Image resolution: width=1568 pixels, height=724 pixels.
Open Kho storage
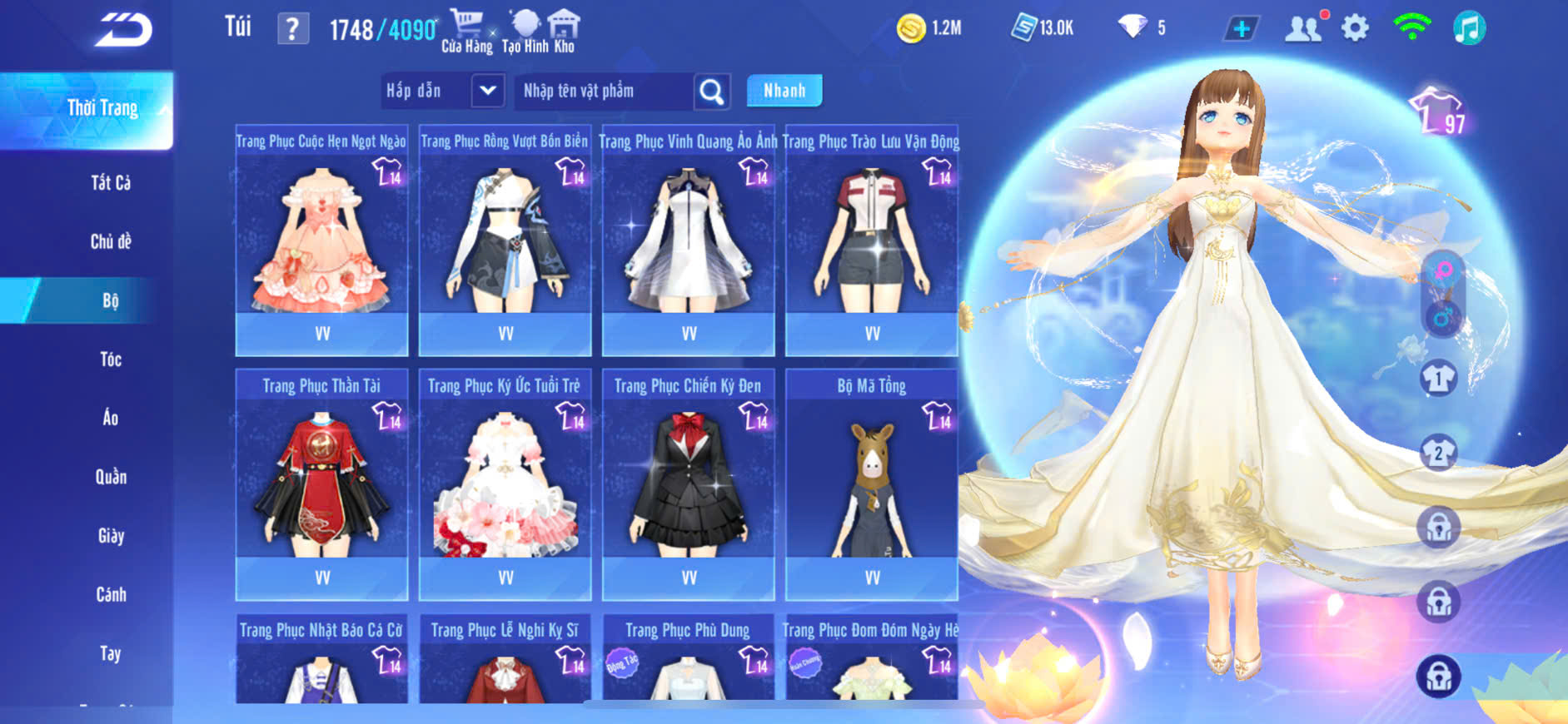[x=565, y=32]
